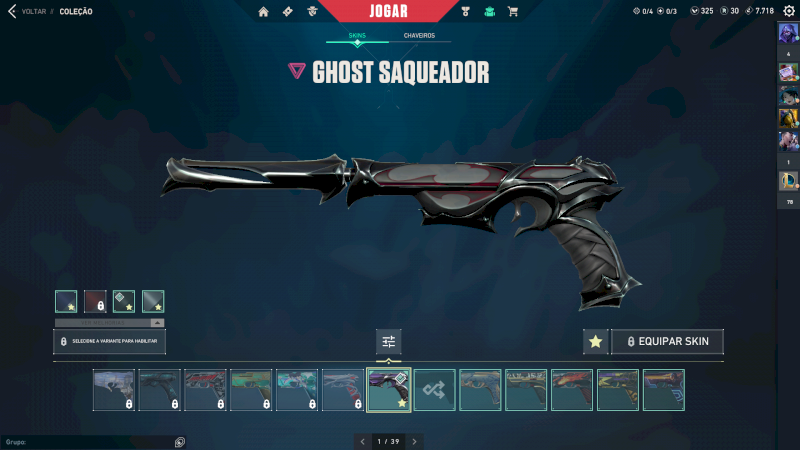The height and width of the screenshot is (450, 800).
Task: Select the random shuffle skin tile
Action: (434, 390)
